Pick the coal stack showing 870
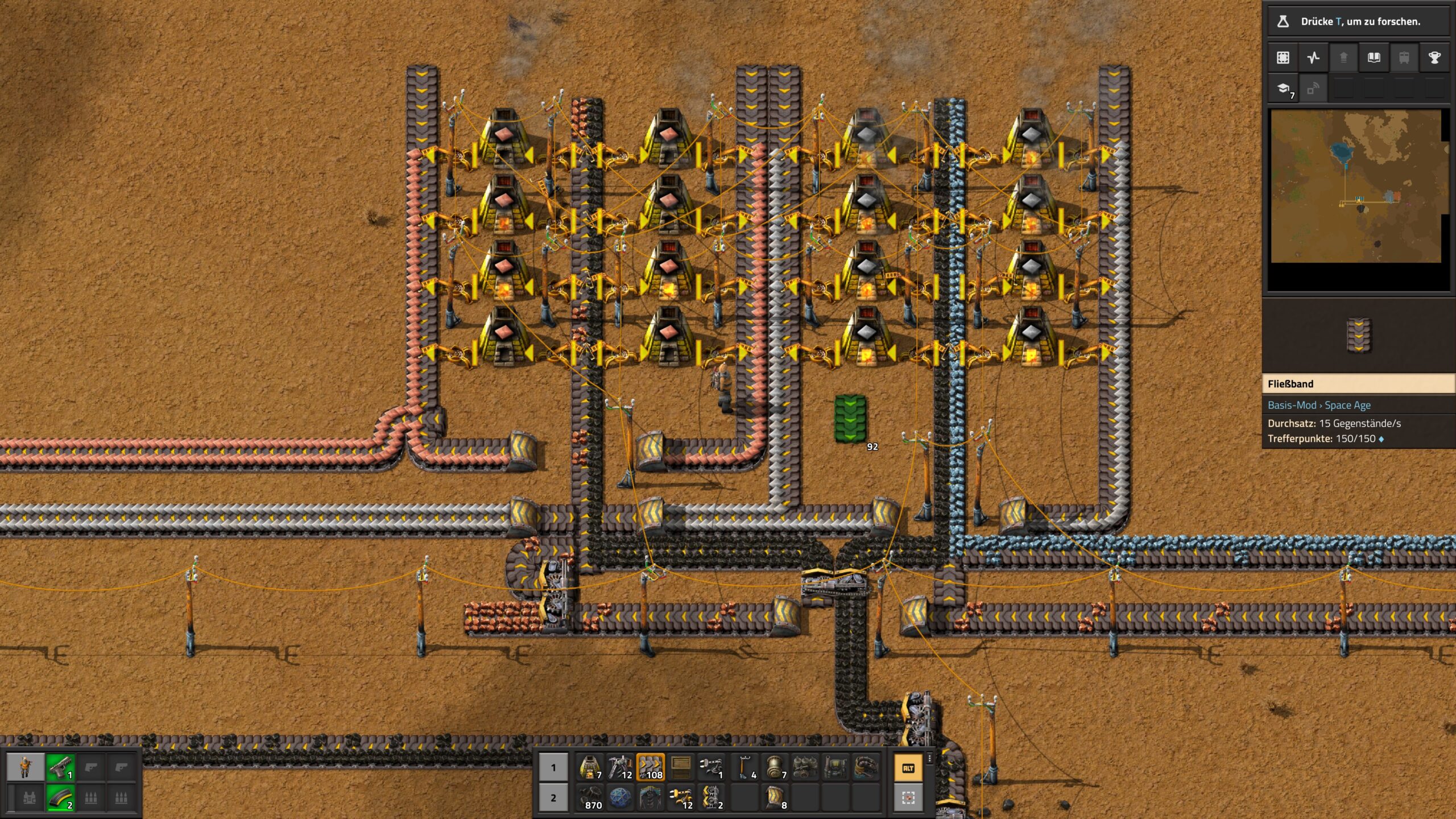 coord(590,797)
